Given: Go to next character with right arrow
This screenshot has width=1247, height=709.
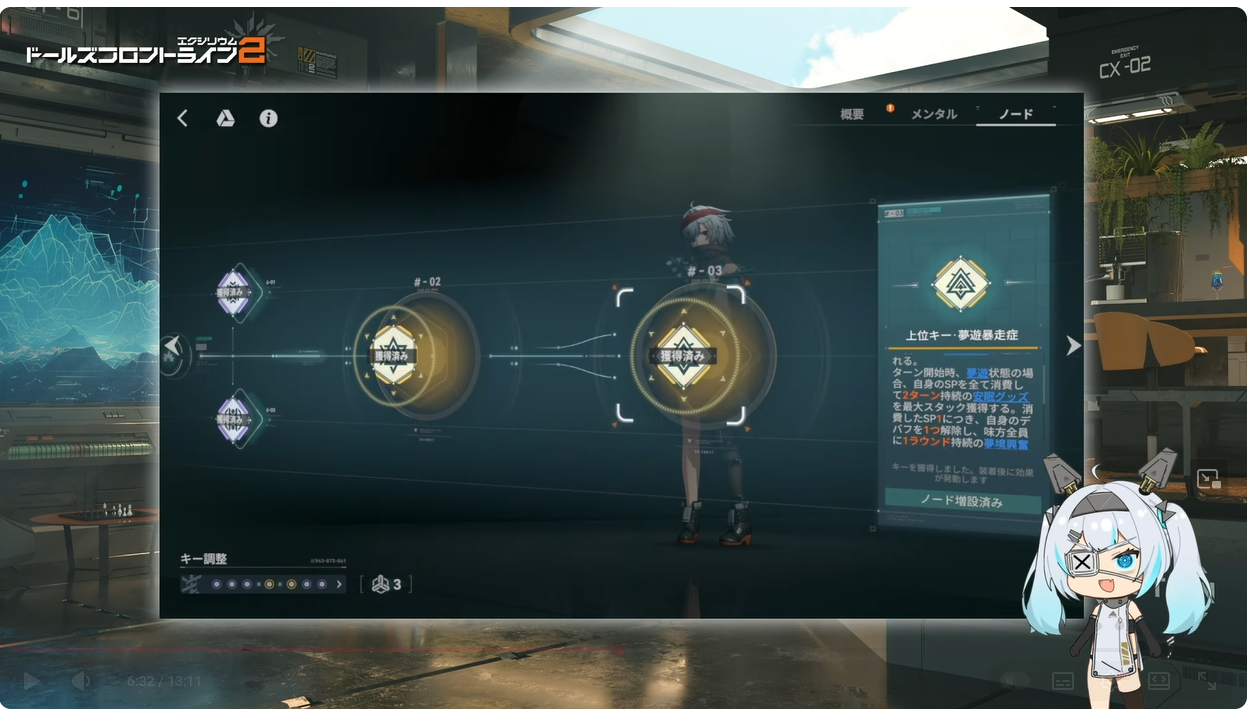Looking at the screenshot, I should click(1073, 346).
